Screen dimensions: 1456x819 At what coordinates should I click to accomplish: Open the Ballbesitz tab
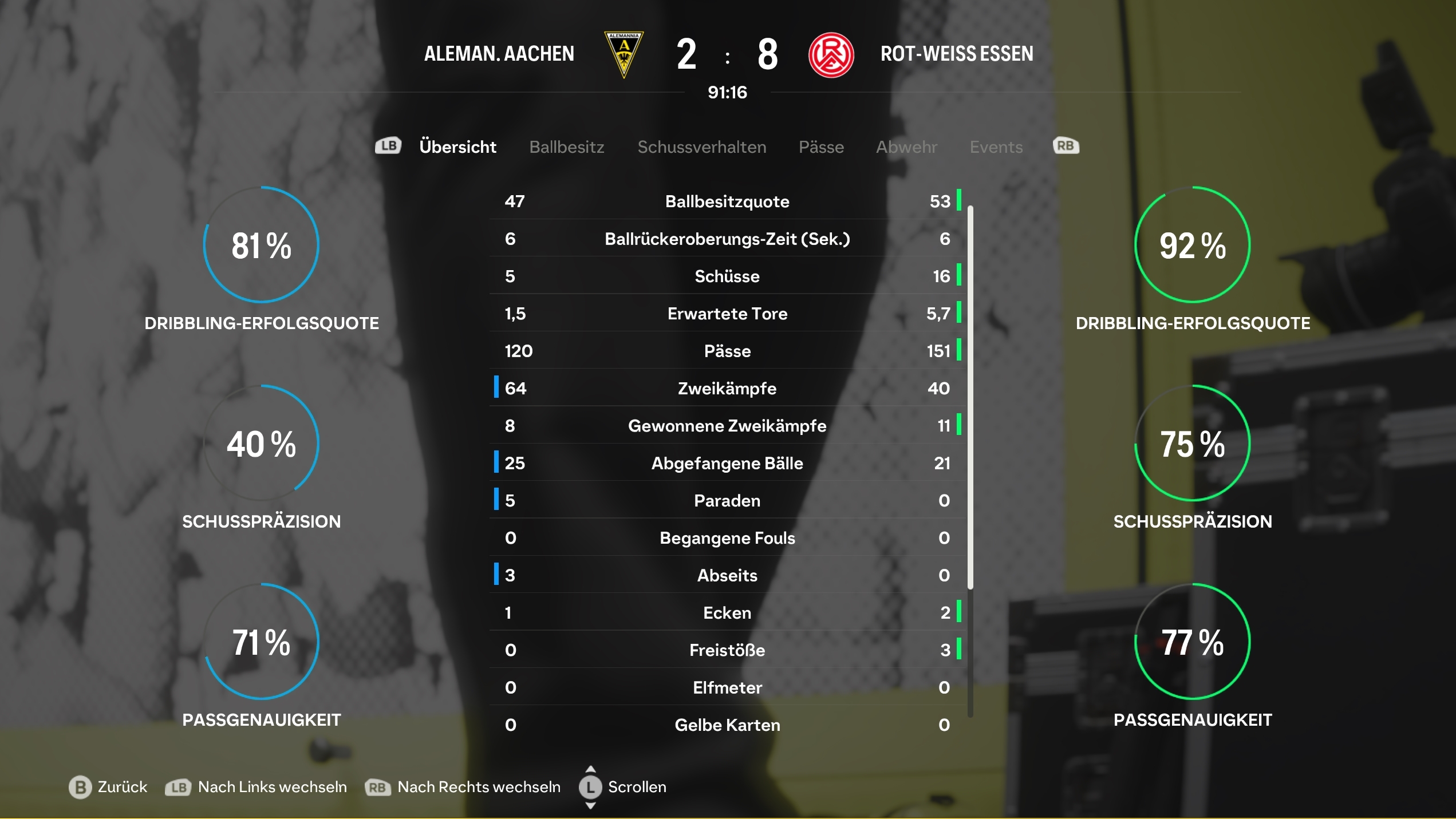[566, 147]
